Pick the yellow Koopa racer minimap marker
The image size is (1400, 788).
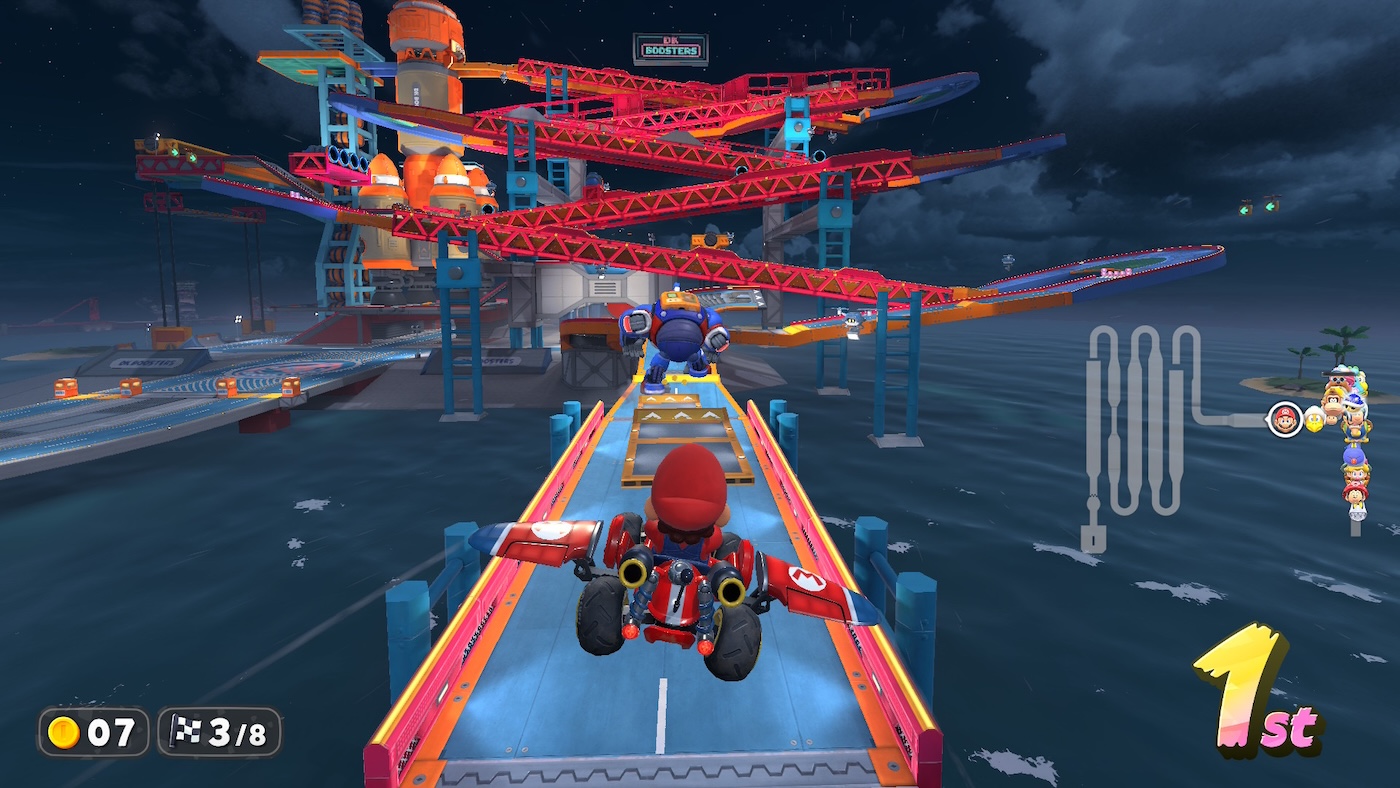click(1314, 420)
